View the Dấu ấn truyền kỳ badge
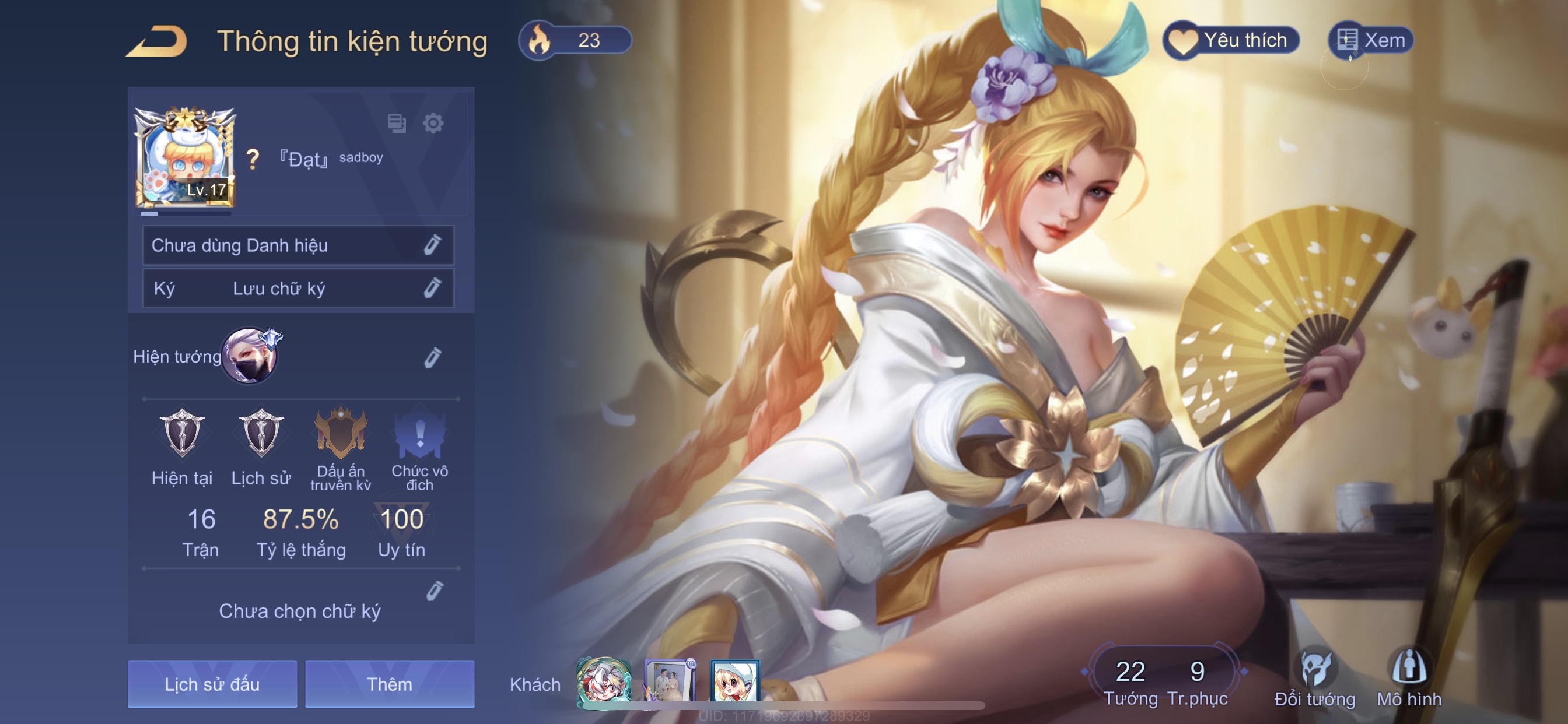Screen dimensions: 1568x724 pos(340,434)
